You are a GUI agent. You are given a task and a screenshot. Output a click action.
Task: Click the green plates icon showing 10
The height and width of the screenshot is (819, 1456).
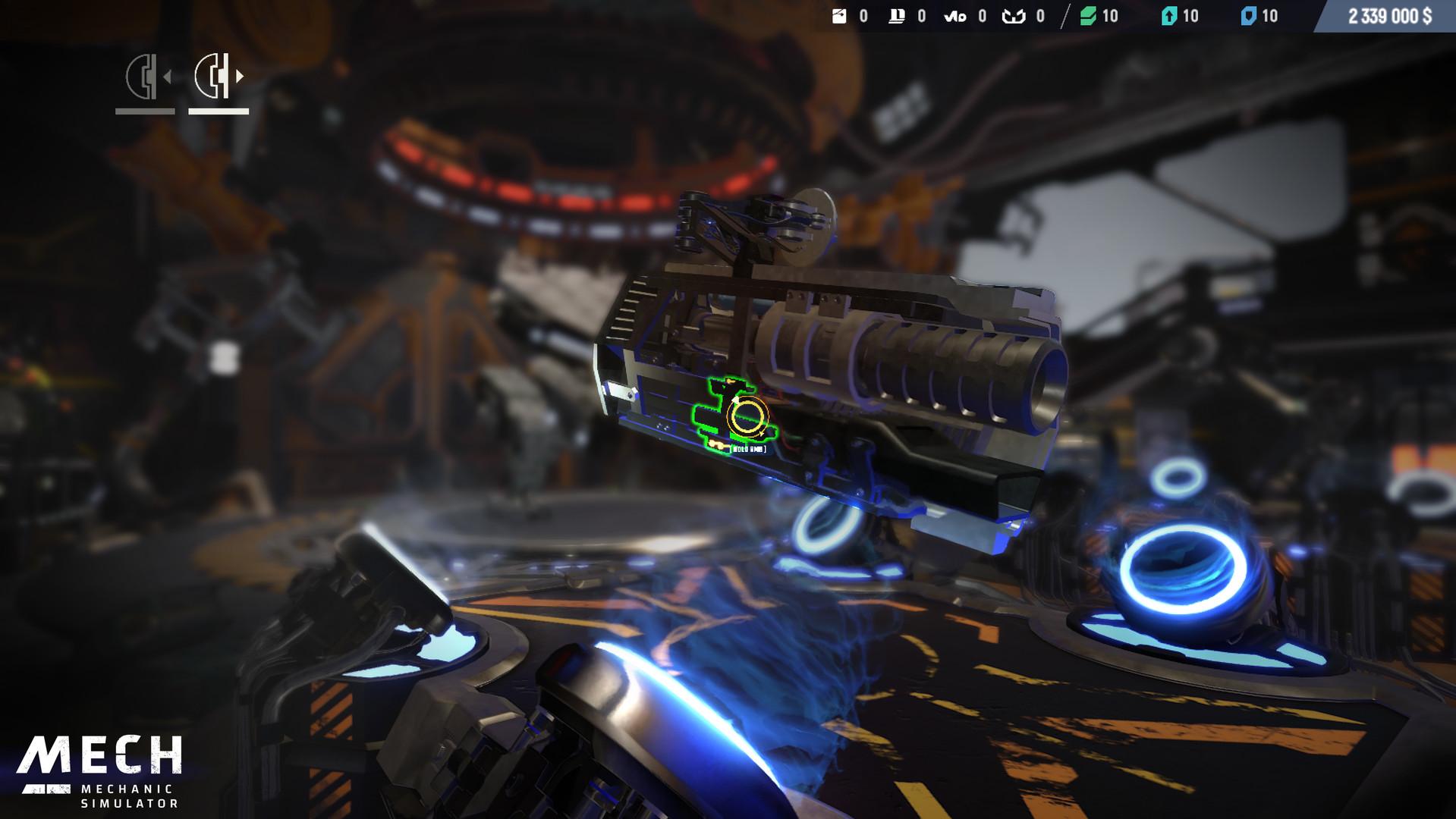[x=1086, y=17]
